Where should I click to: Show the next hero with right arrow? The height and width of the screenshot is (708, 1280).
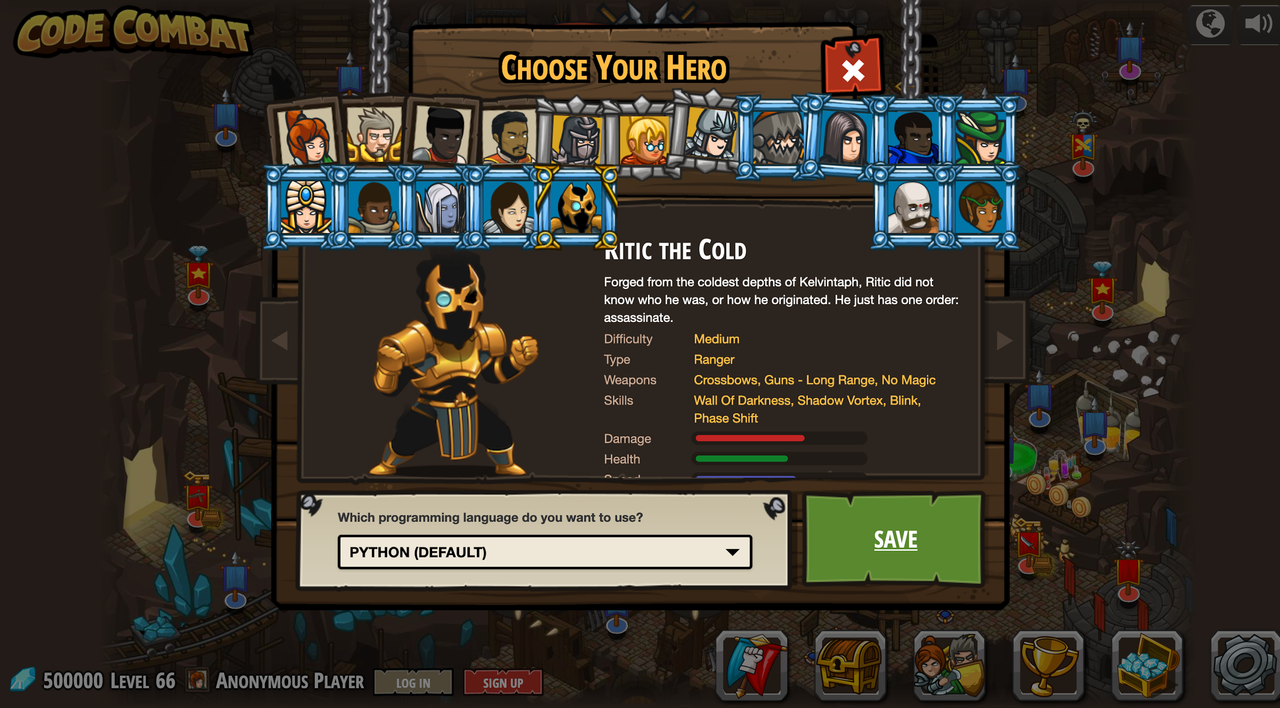click(1004, 341)
